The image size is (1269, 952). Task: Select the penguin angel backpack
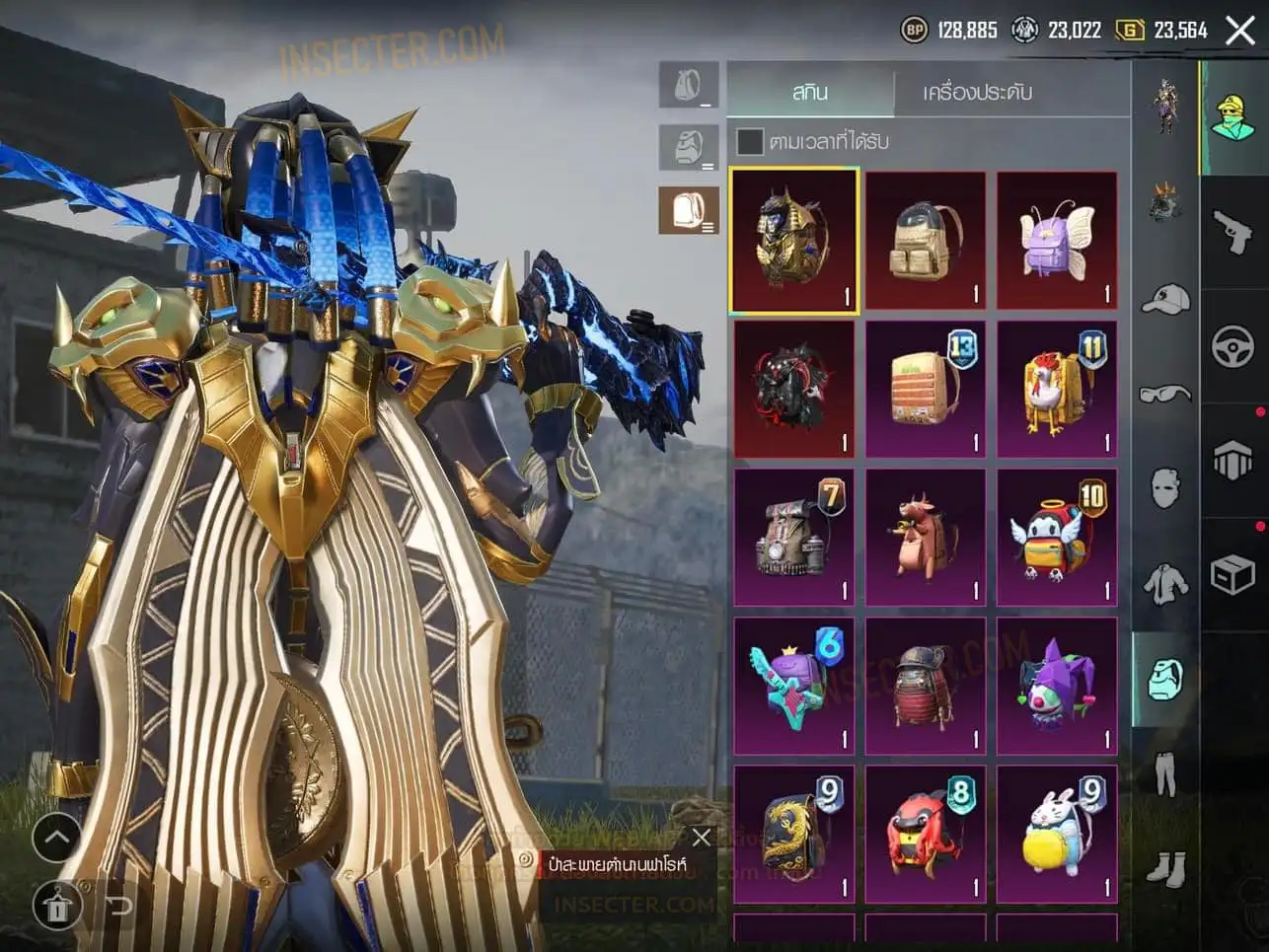click(1057, 538)
